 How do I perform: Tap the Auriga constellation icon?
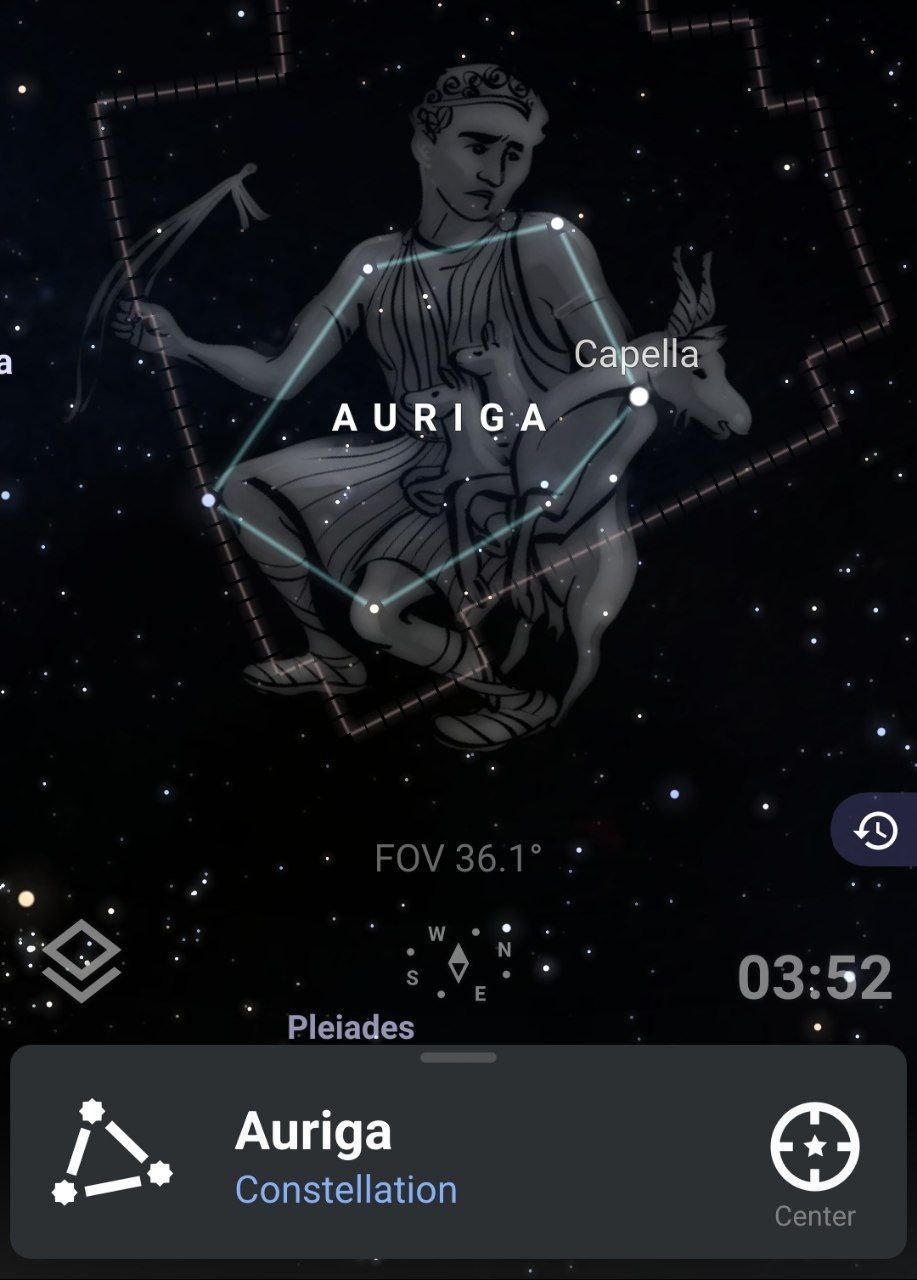(x=112, y=1152)
